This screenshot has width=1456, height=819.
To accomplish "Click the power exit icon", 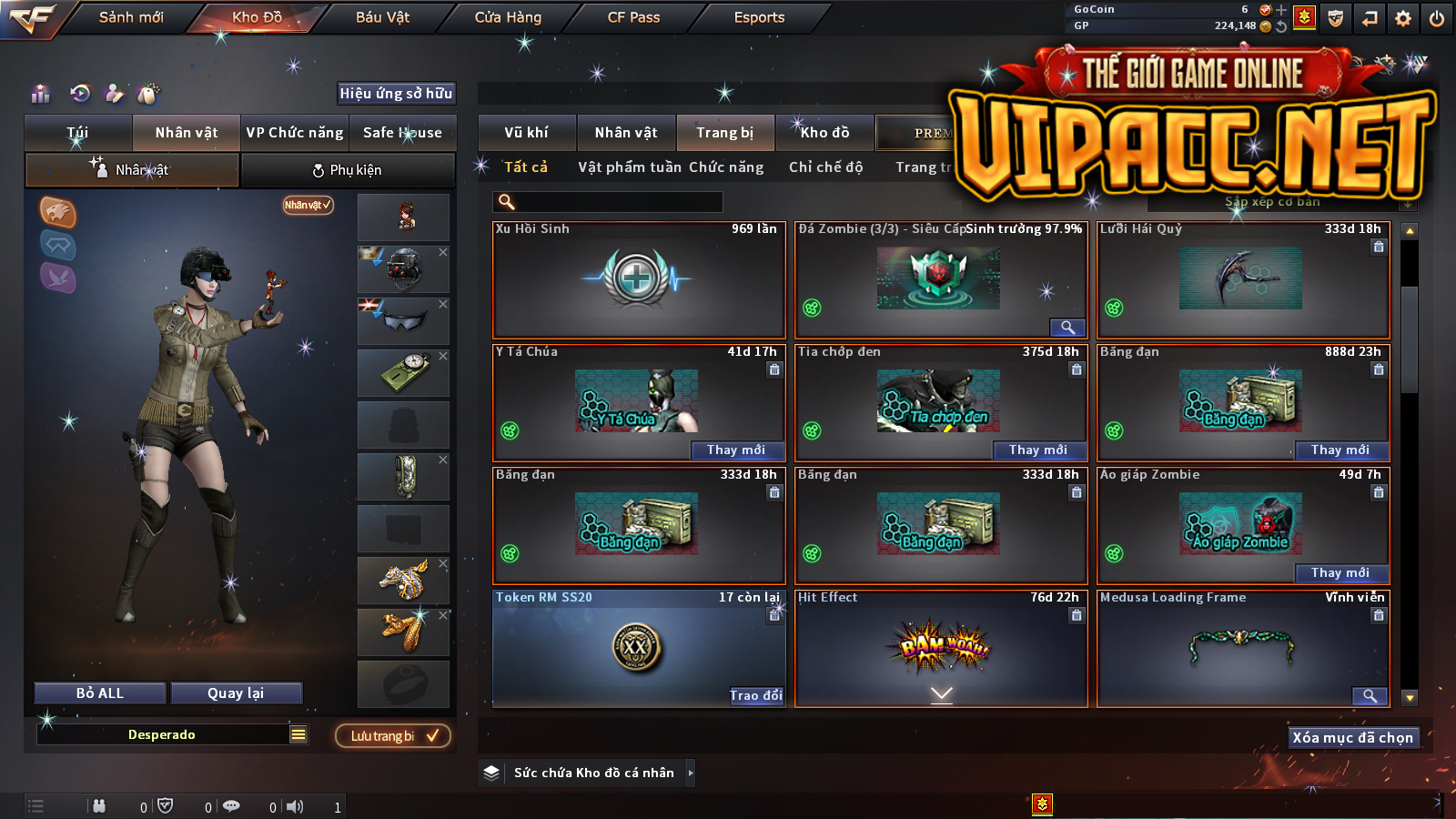I will (x=1437, y=18).
